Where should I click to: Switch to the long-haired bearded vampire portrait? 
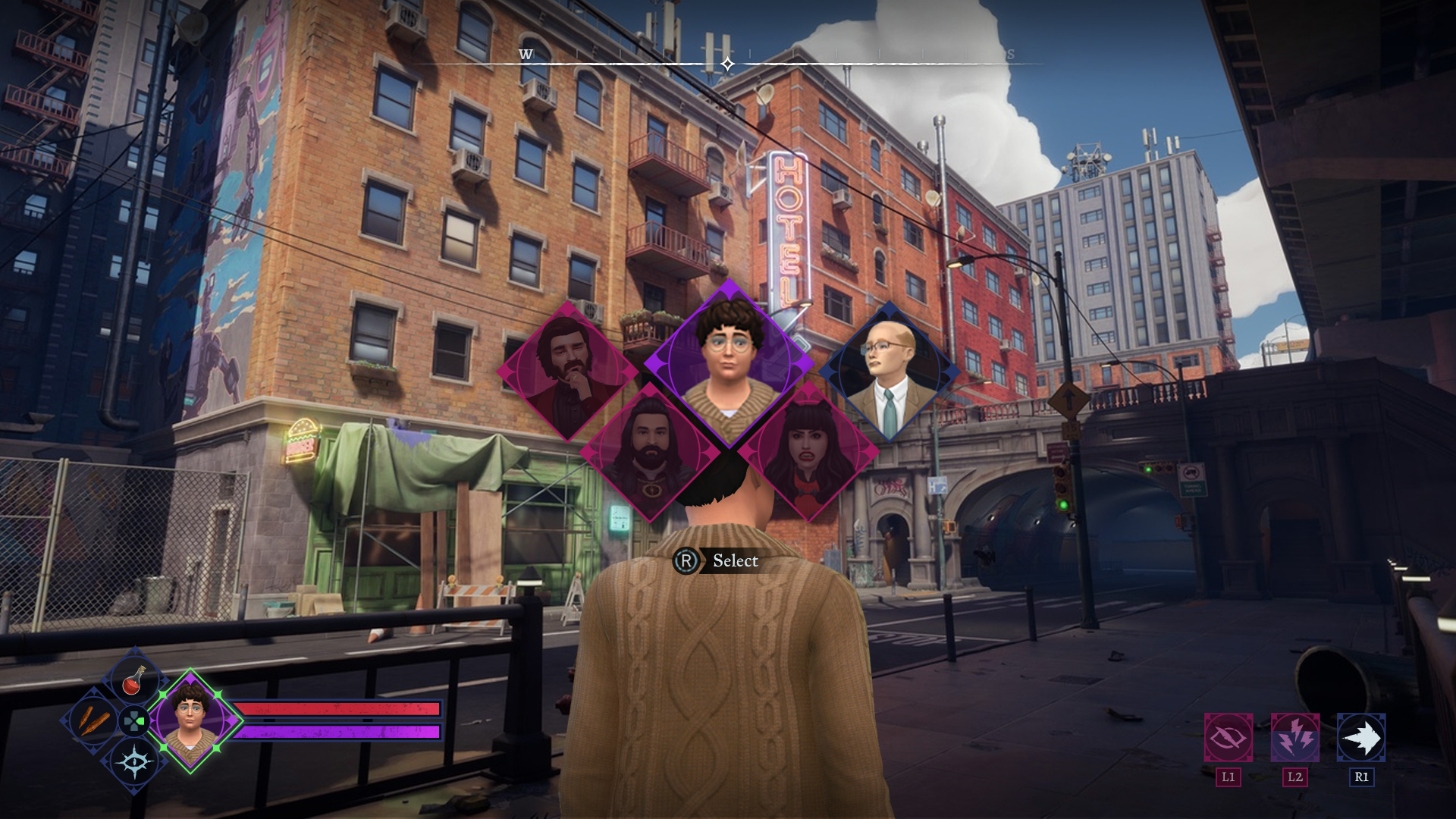click(x=649, y=453)
